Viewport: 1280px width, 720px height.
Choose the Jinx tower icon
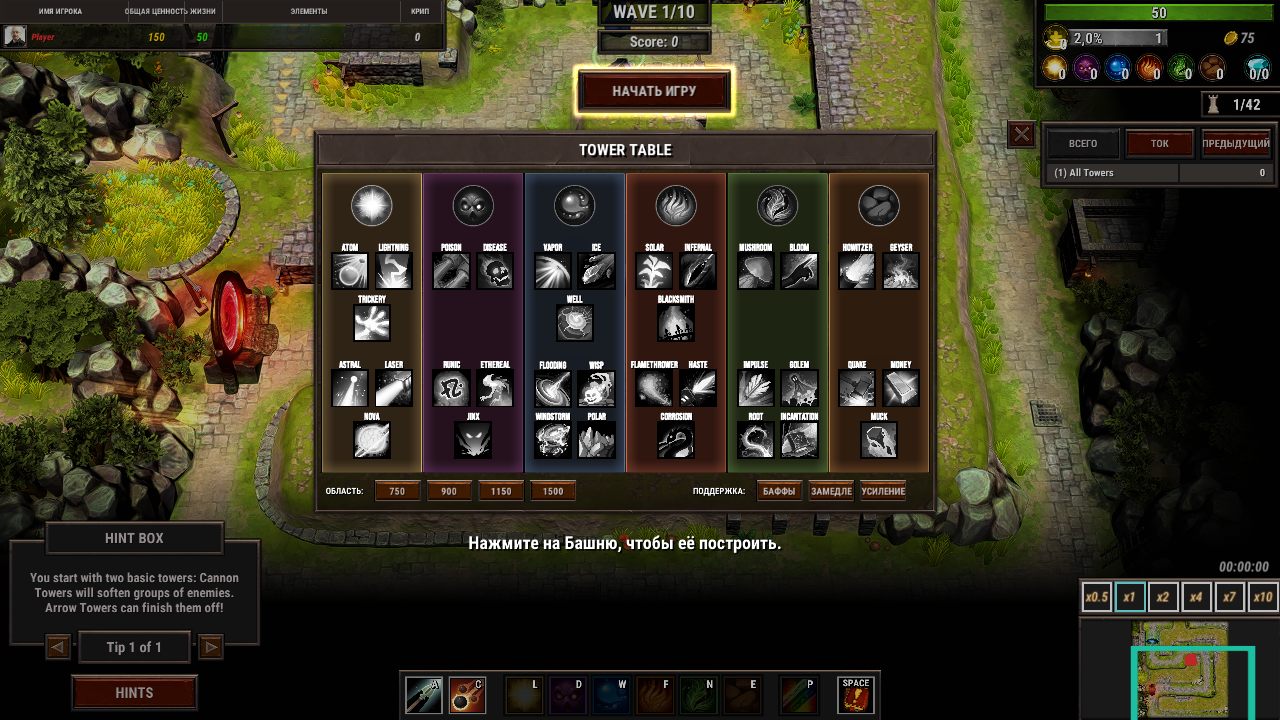click(473, 440)
